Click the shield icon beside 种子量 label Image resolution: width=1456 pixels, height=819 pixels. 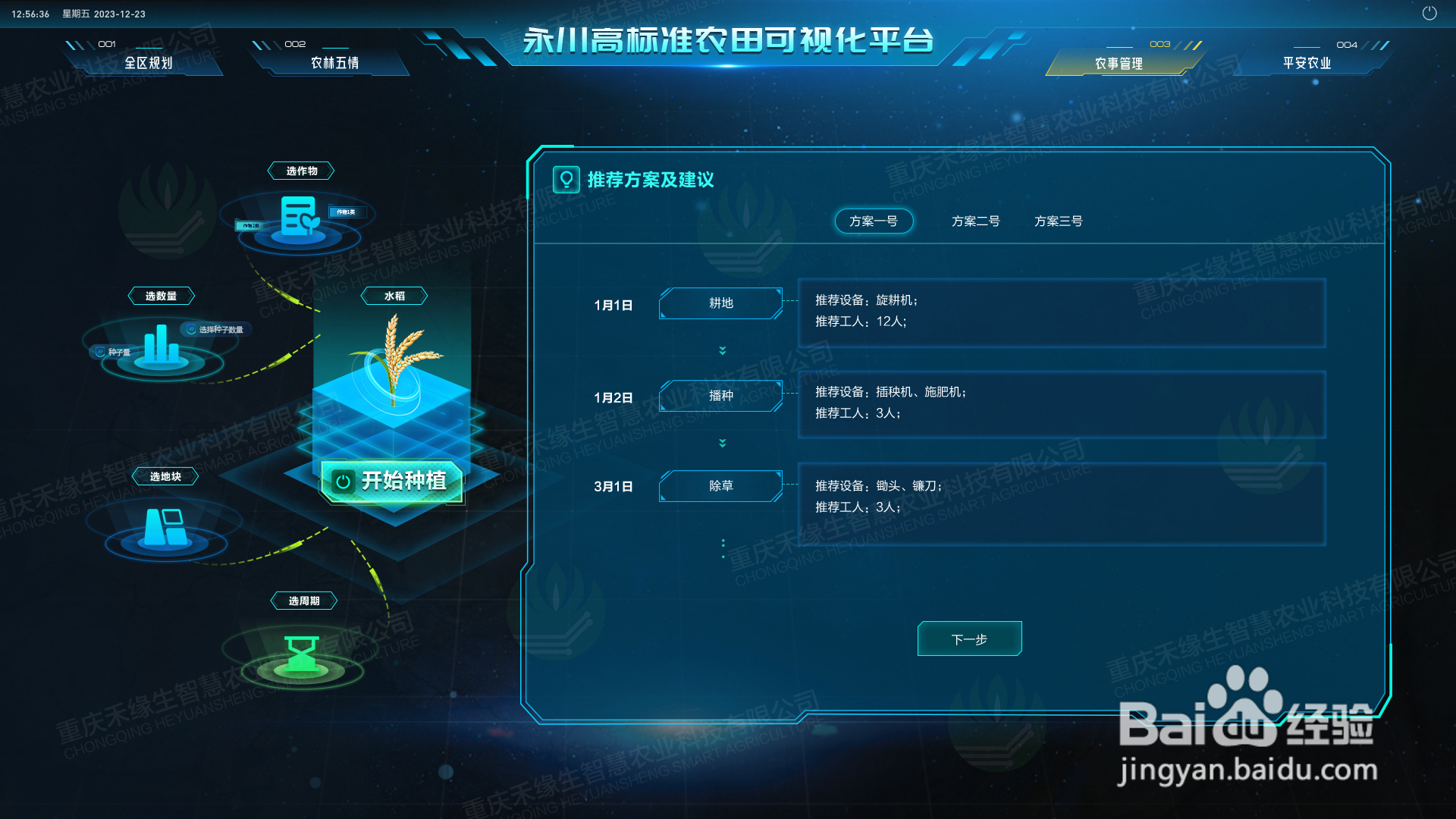(x=99, y=350)
